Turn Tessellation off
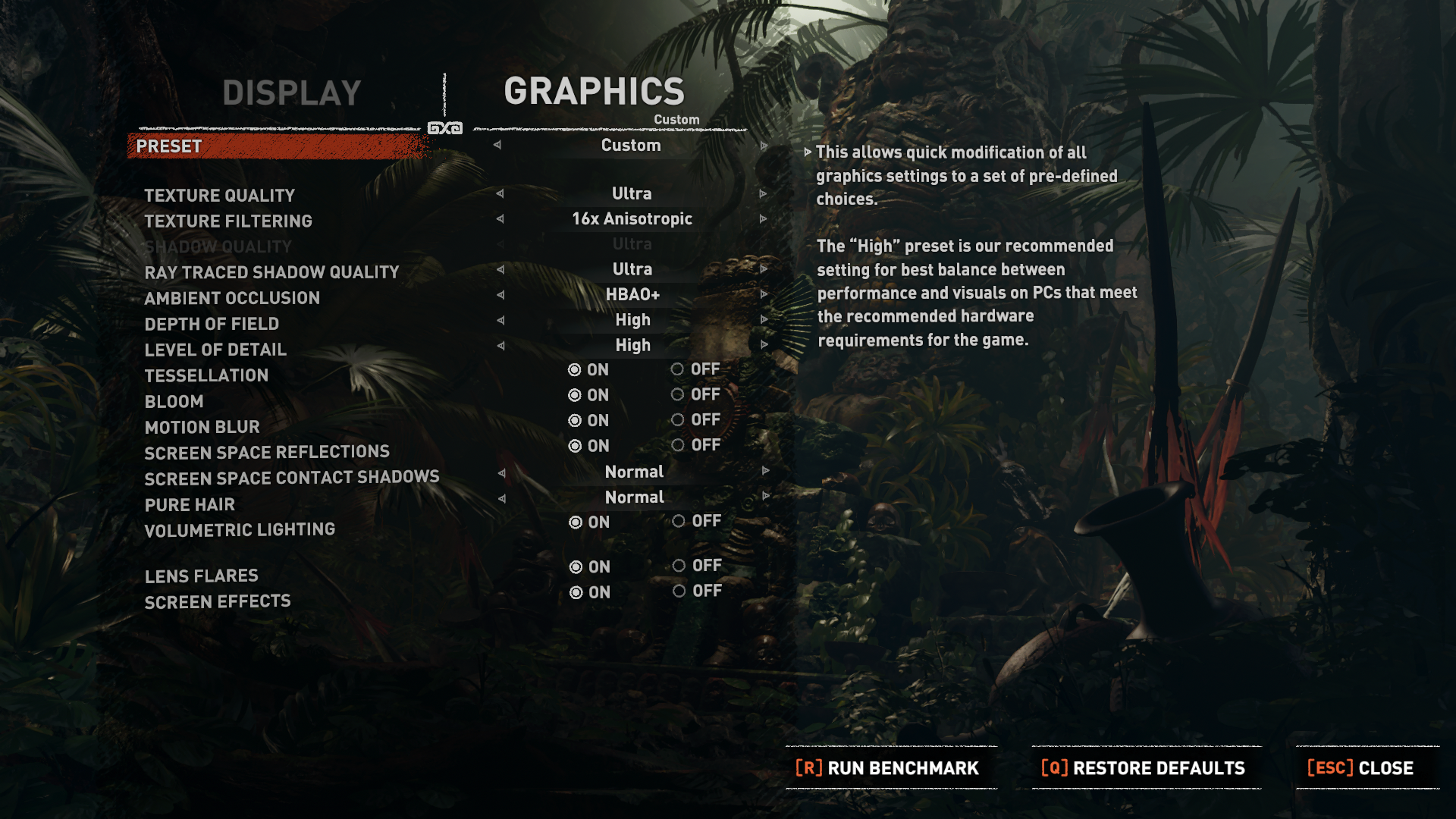 (677, 369)
